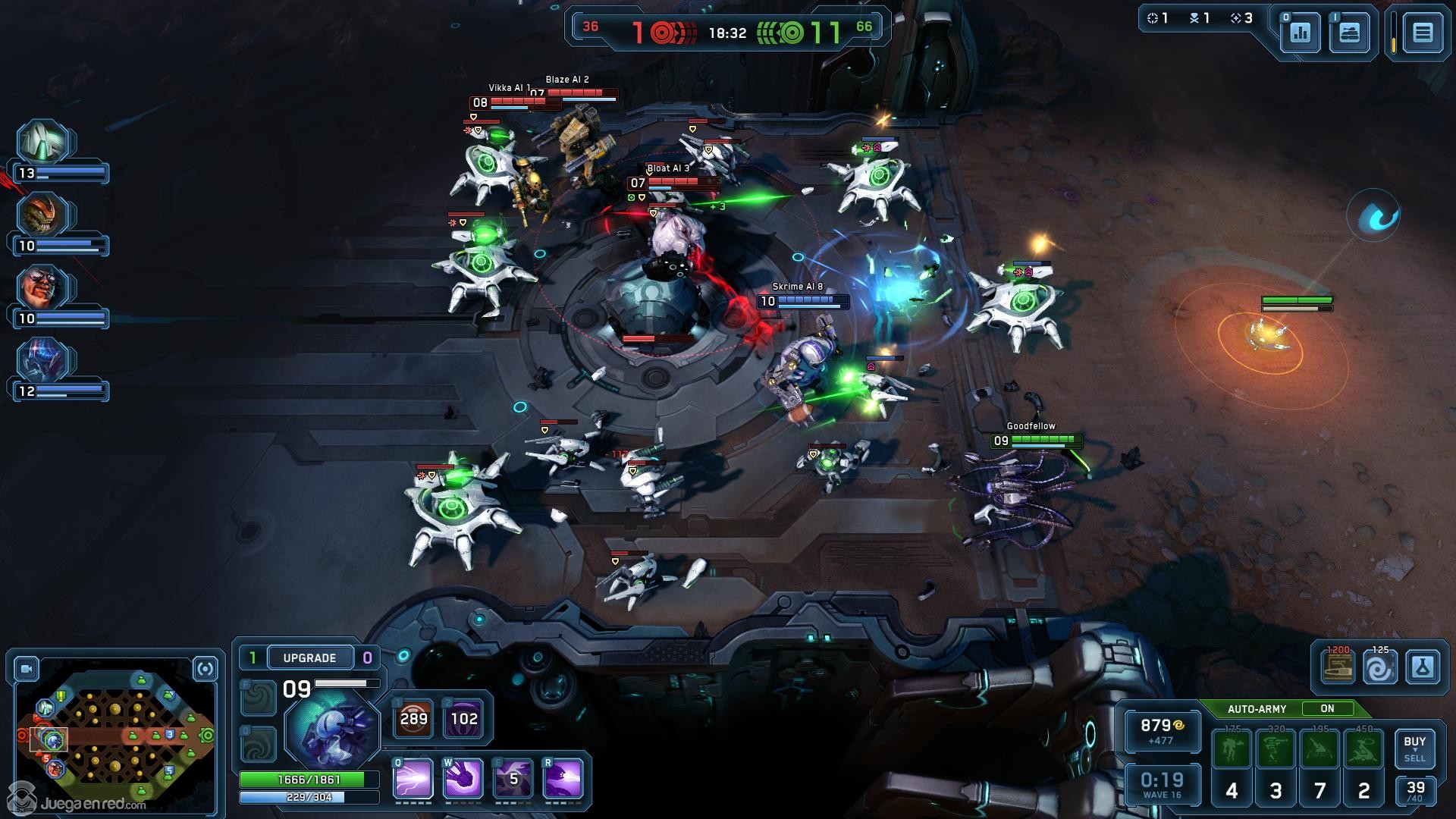This screenshot has height=819, width=1456.
Task: Toggle the Auto-Army ON switch
Action: click(x=1327, y=708)
